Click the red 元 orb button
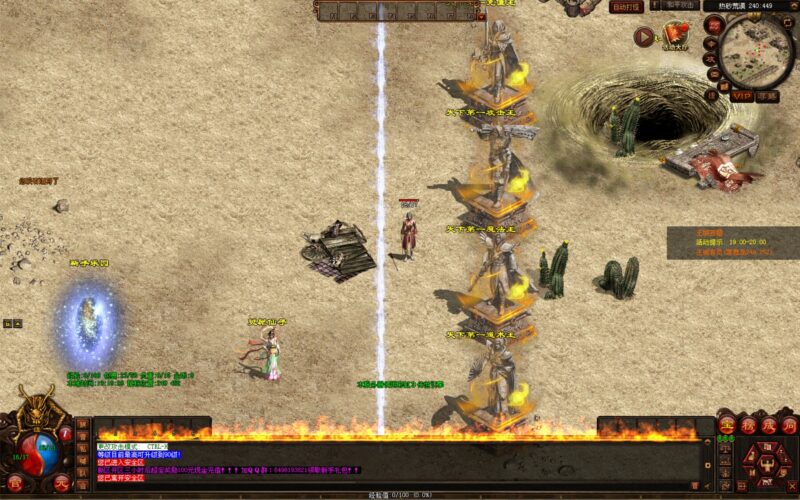 pyautogui.click(x=62, y=484)
